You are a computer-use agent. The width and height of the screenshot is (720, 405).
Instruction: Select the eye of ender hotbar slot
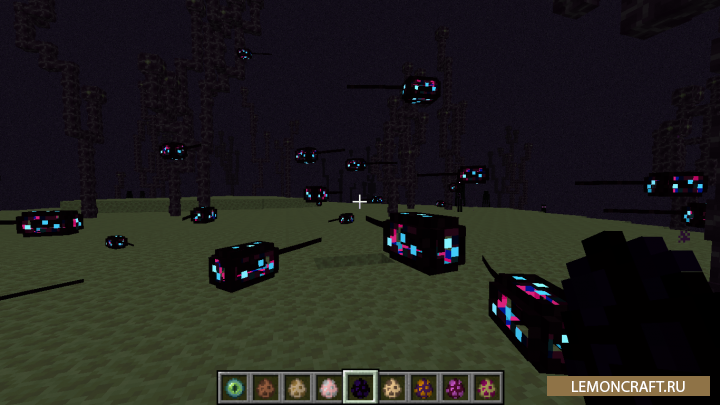[x=236, y=387]
